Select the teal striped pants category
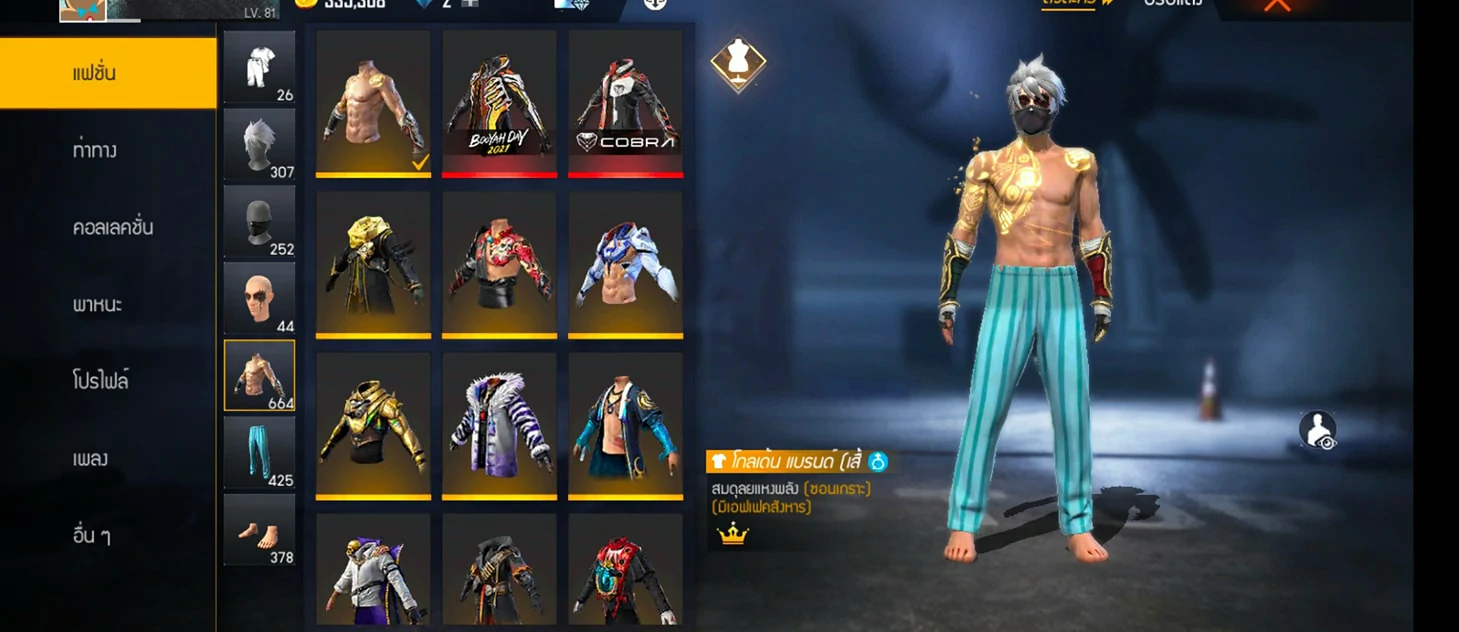This screenshot has width=1459, height=632. click(259, 452)
